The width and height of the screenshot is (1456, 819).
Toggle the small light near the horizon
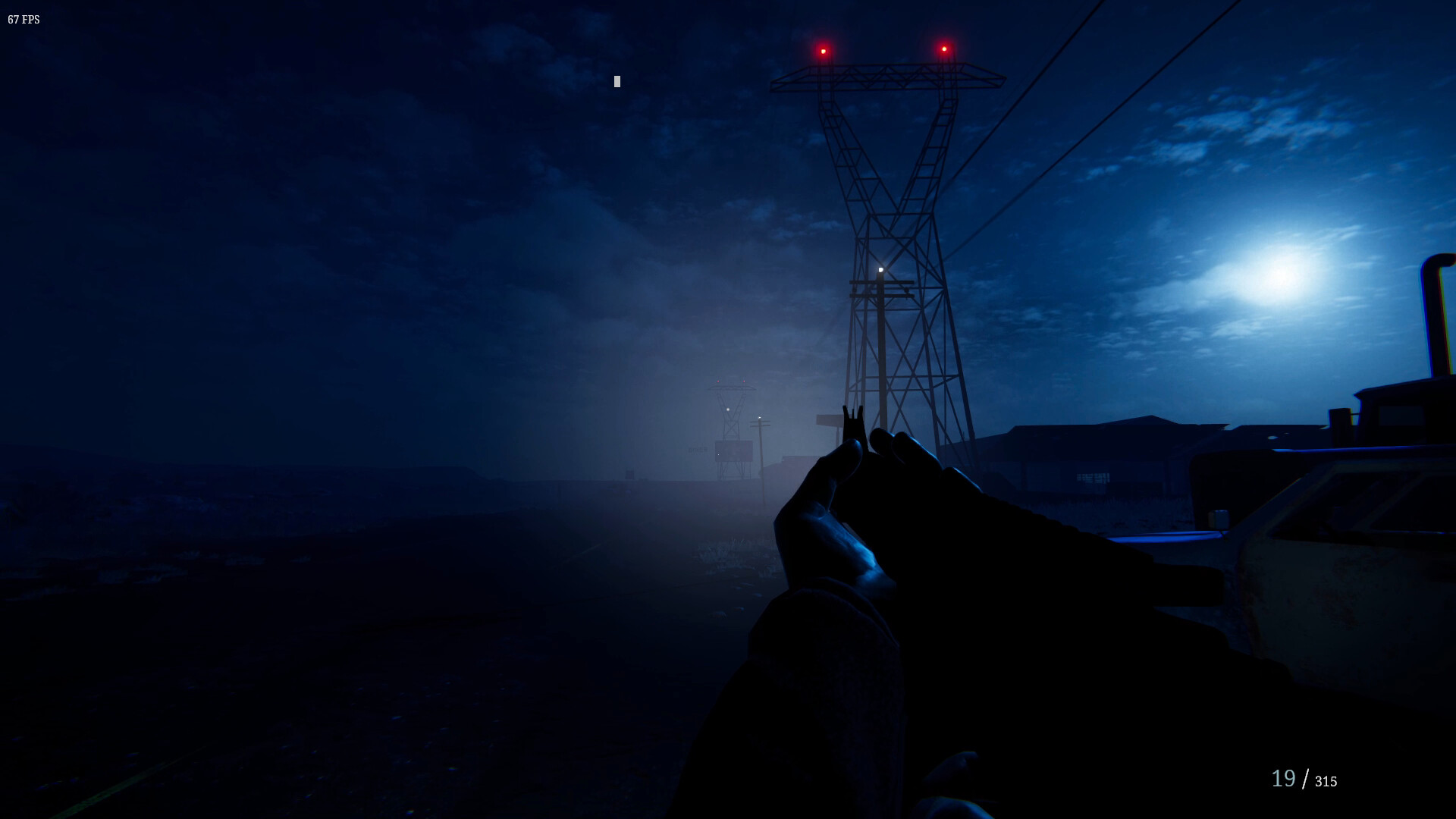(x=760, y=418)
